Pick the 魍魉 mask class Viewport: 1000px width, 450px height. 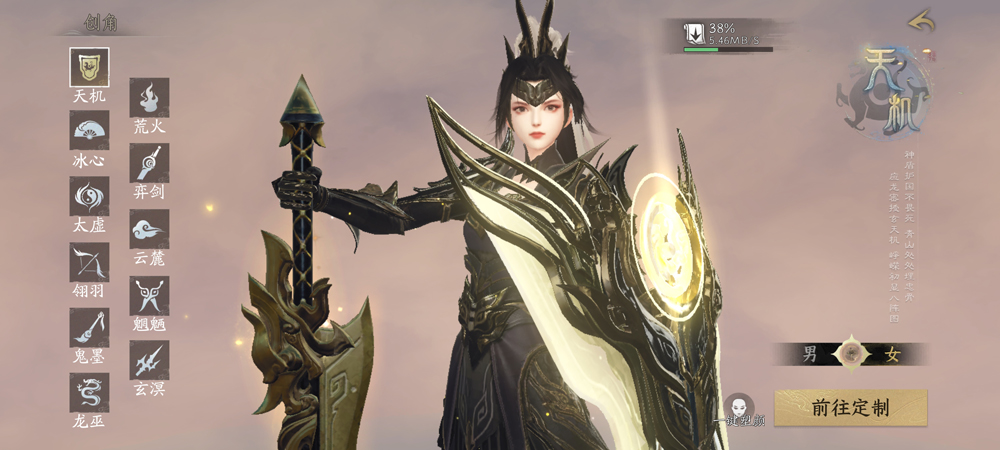click(x=149, y=295)
